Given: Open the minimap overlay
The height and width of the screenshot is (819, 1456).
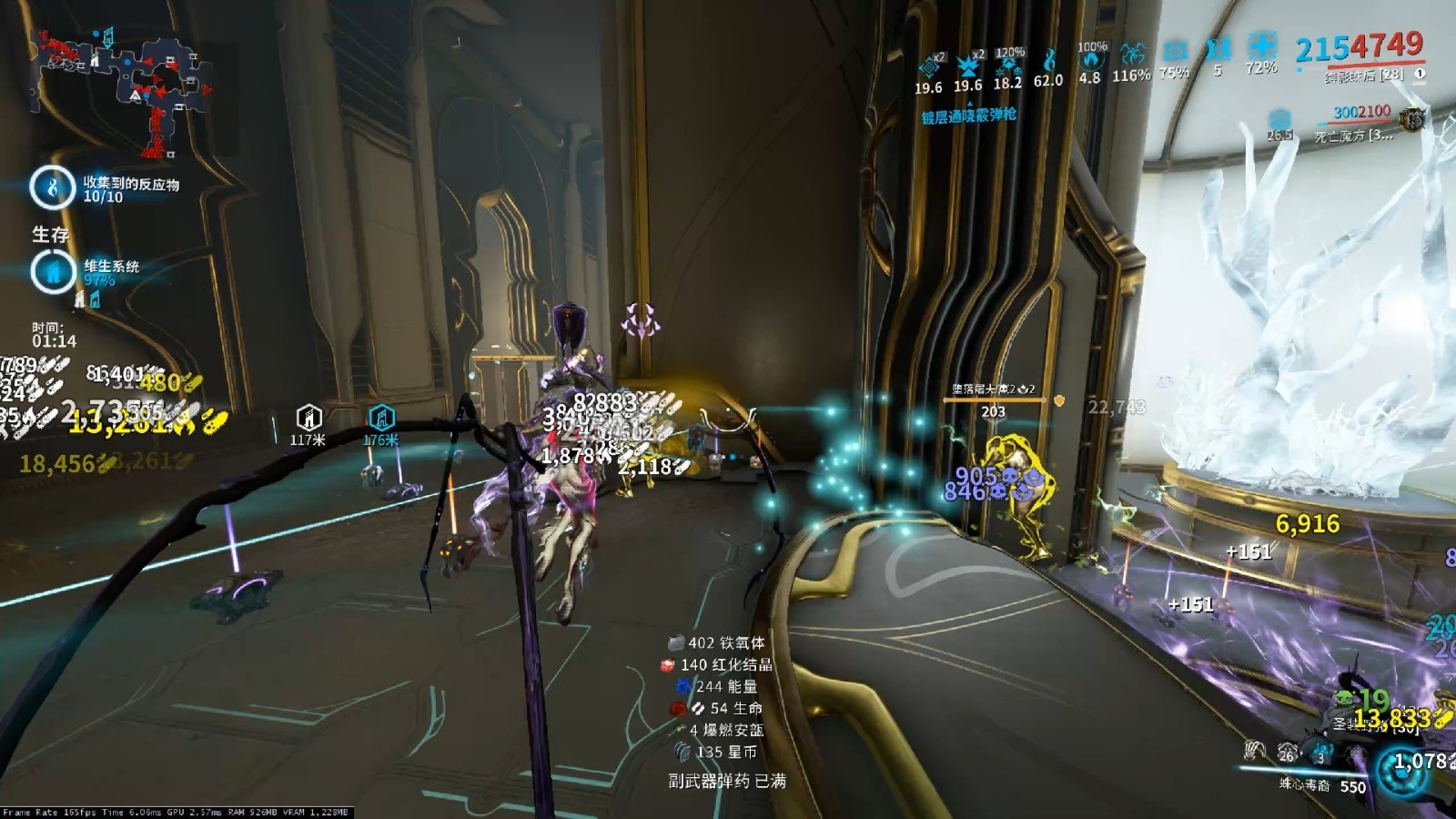Looking at the screenshot, I should click(123, 91).
